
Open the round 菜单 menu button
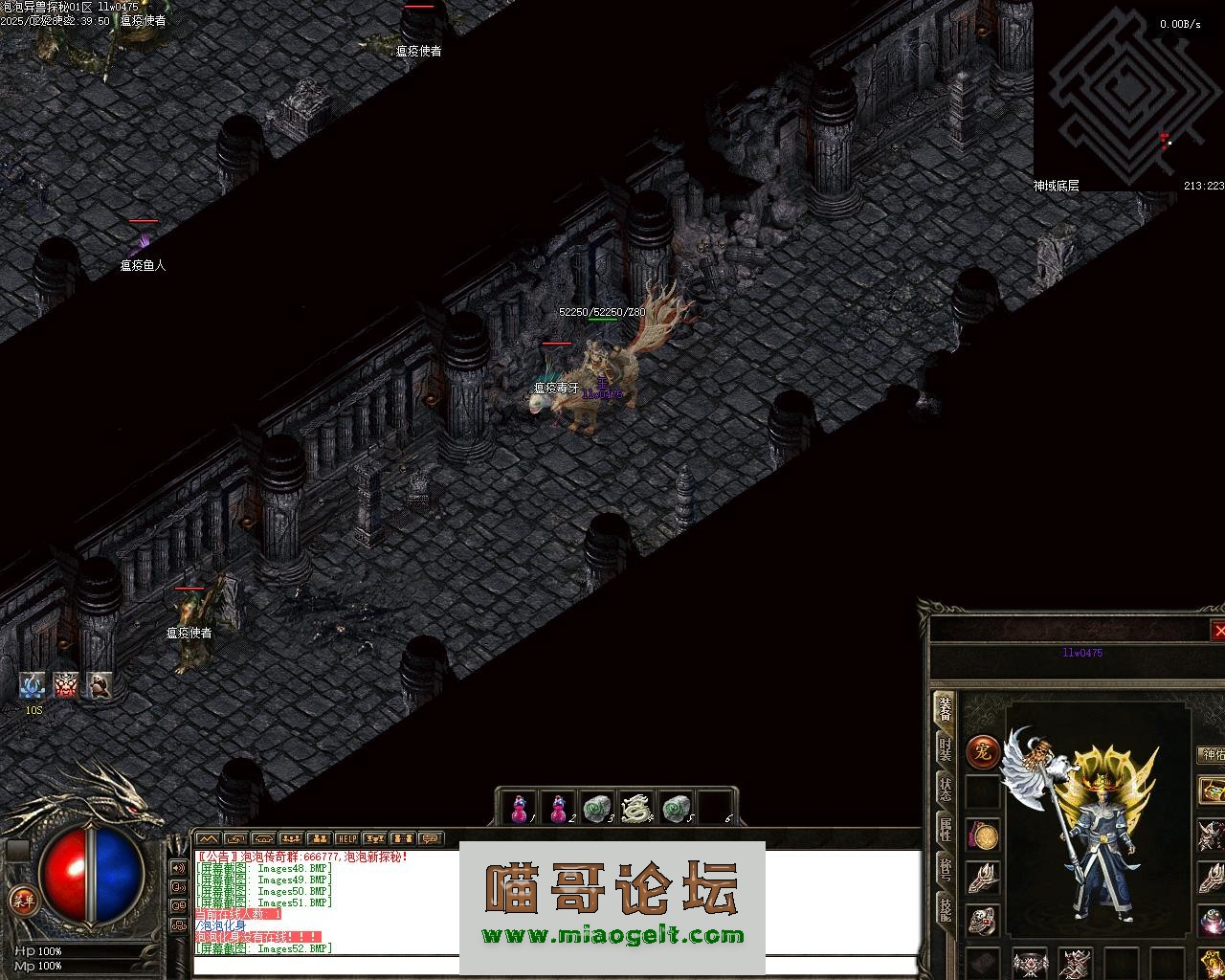(x=22, y=900)
